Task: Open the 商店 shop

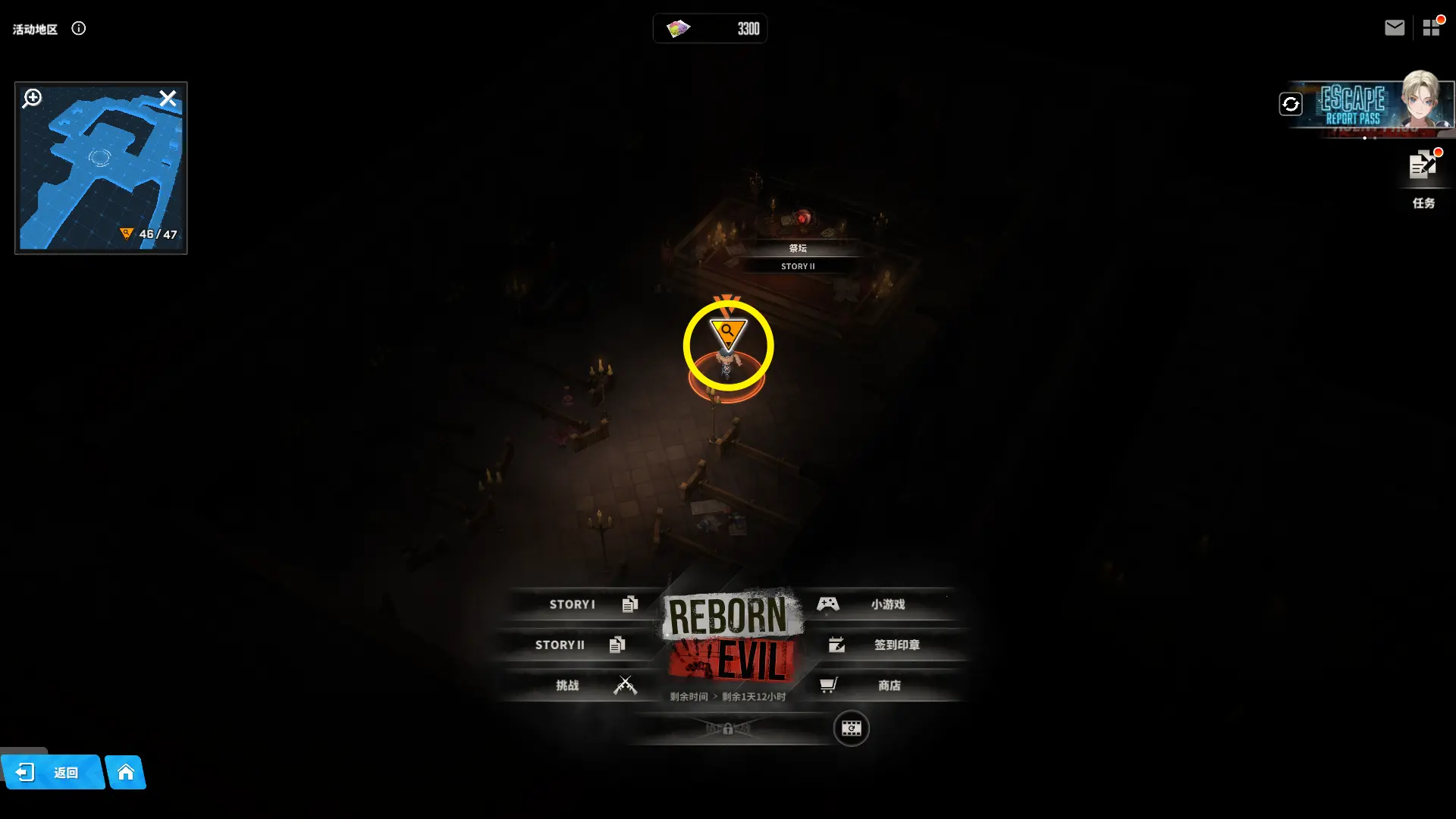Action: pyautogui.click(x=880, y=686)
